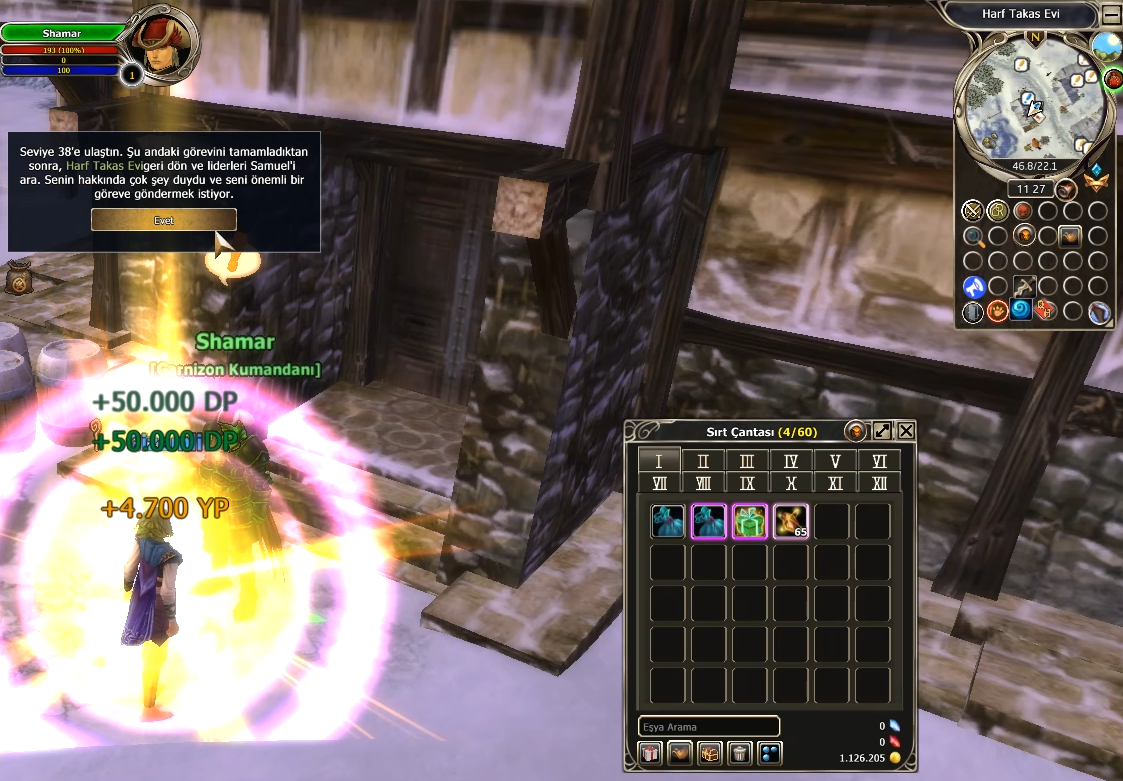Open backpack tab VII

tap(659, 483)
